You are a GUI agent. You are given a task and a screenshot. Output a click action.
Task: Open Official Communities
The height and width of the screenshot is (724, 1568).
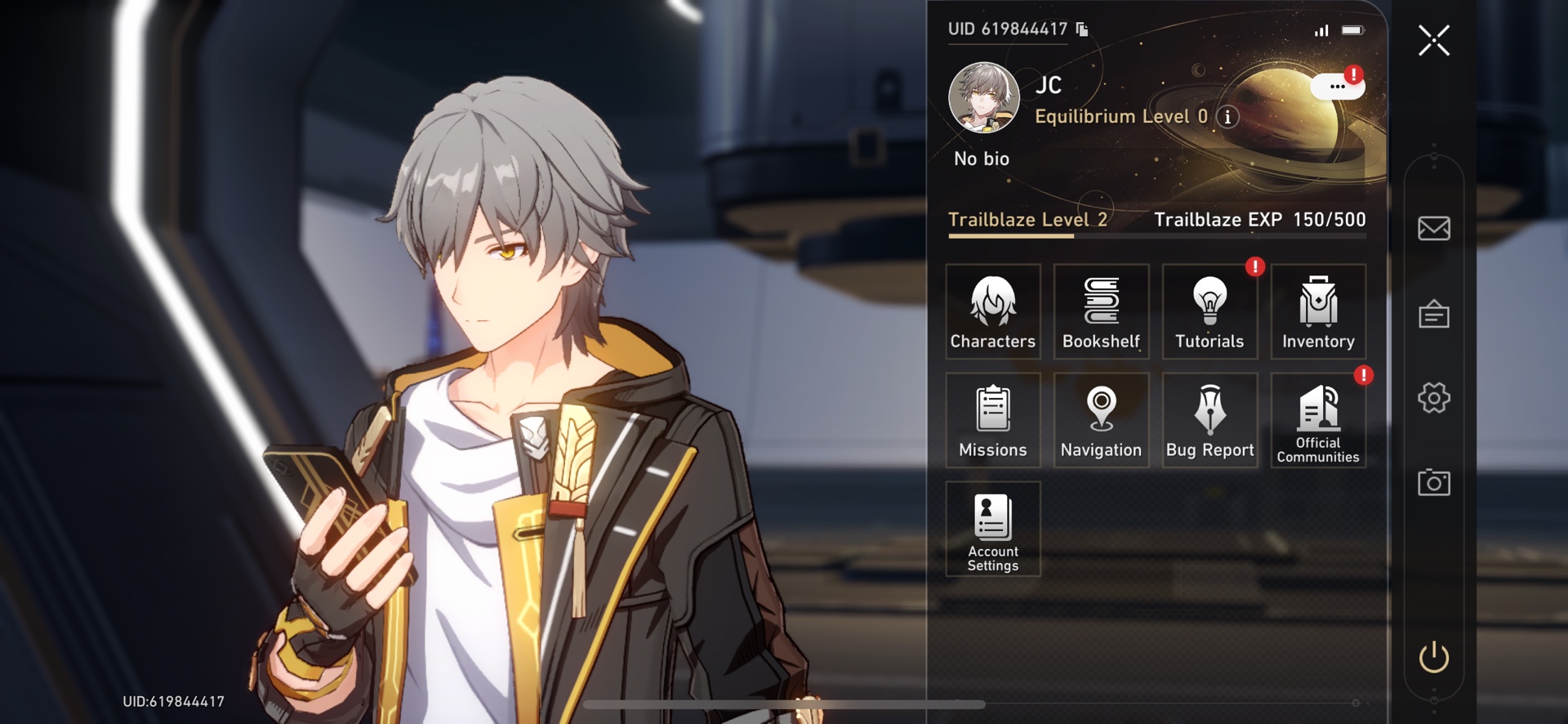click(x=1317, y=419)
